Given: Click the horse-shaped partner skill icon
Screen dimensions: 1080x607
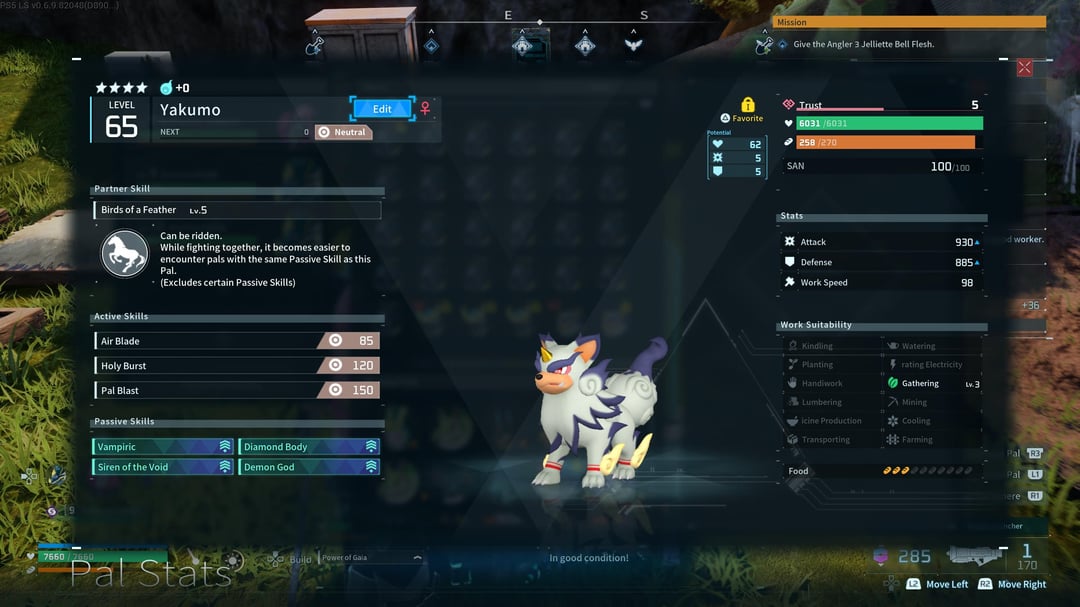Looking at the screenshot, I should pyautogui.click(x=125, y=254).
